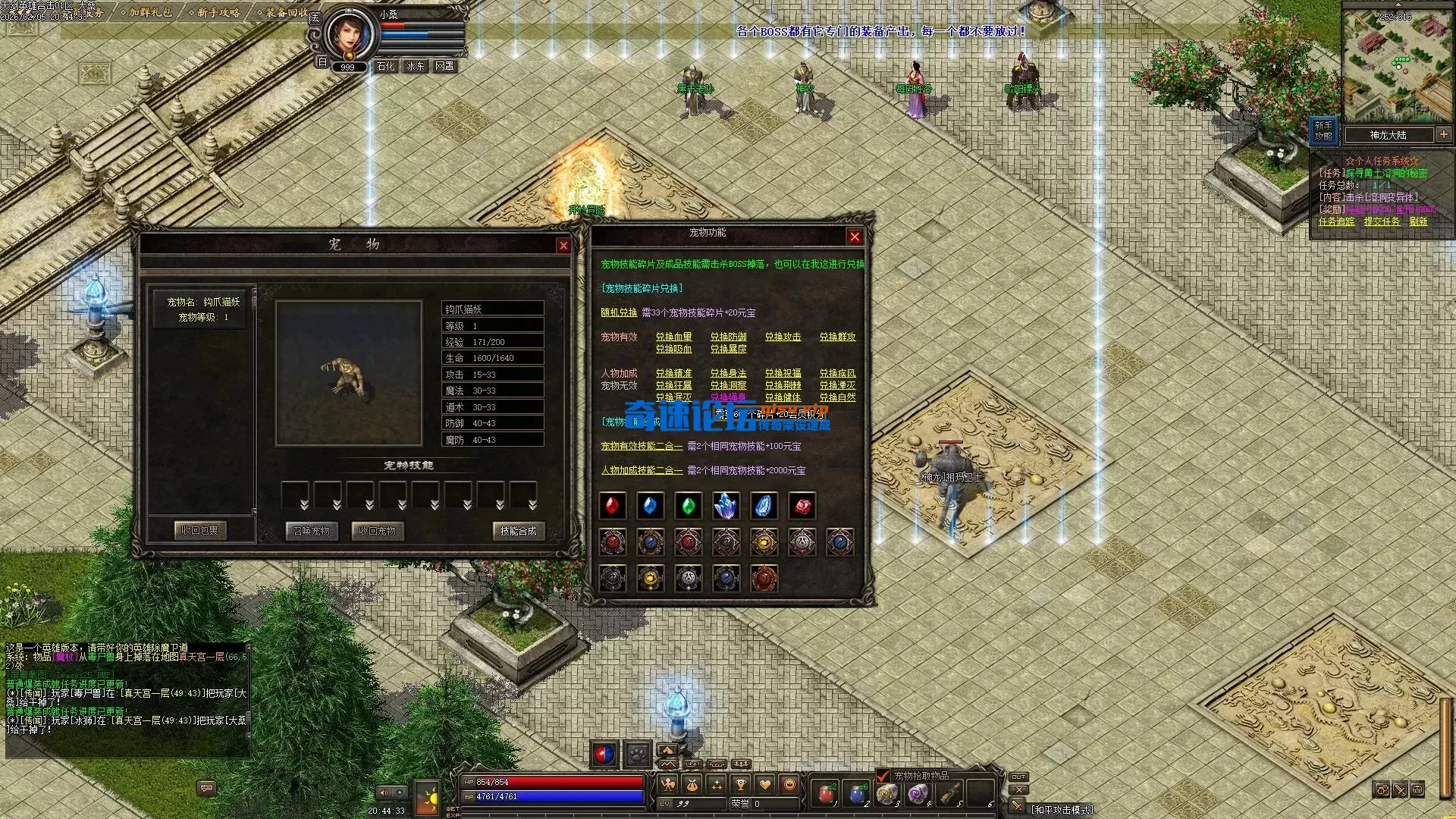Image resolution: width=1456 pixels, height=819 pixels.
Task: Use the red potion in hotbar slot 1
Action: pos(827,794)
